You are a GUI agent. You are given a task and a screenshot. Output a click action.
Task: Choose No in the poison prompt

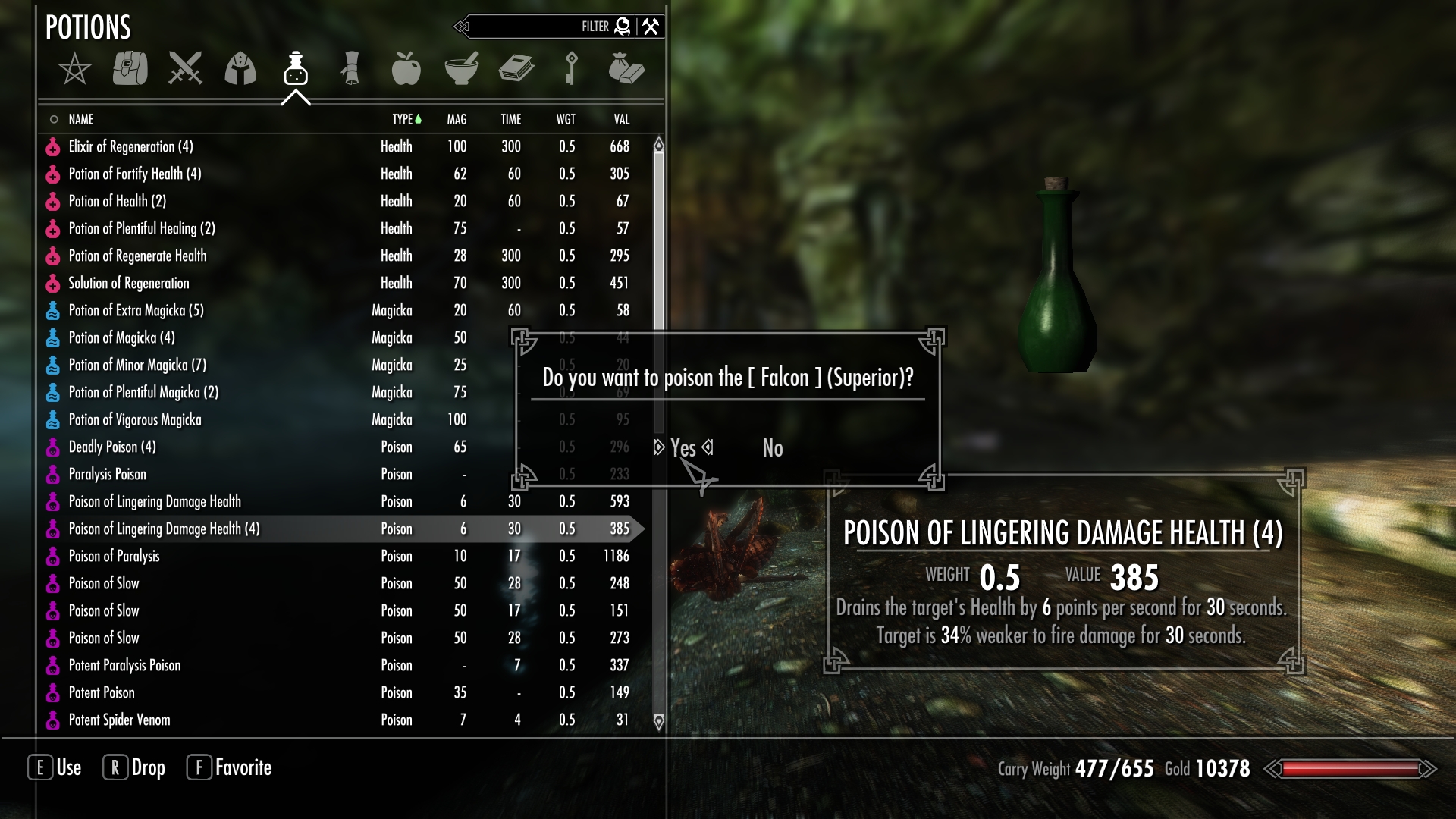(772, 448)
